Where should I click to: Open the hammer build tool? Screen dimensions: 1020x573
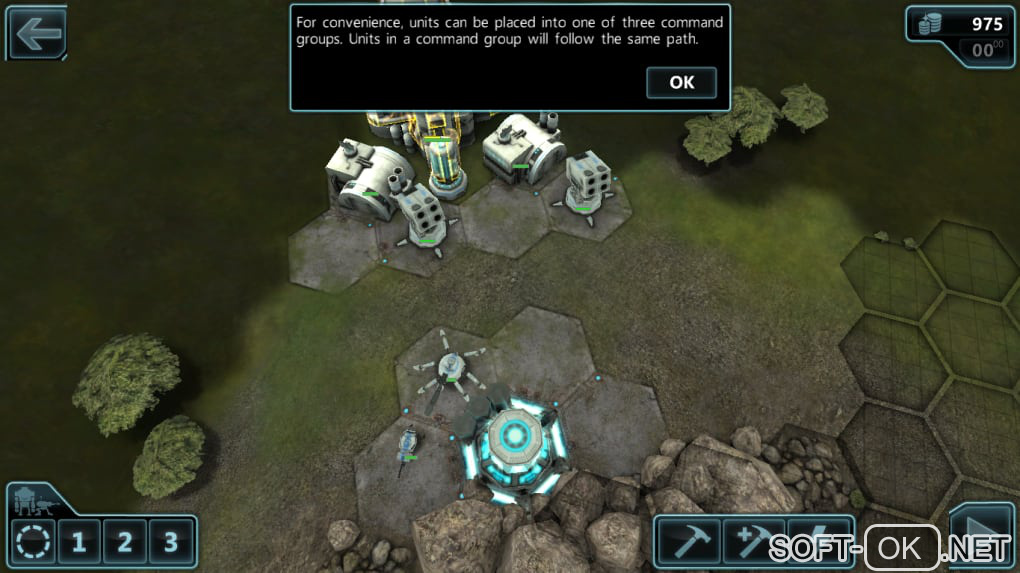688,543
